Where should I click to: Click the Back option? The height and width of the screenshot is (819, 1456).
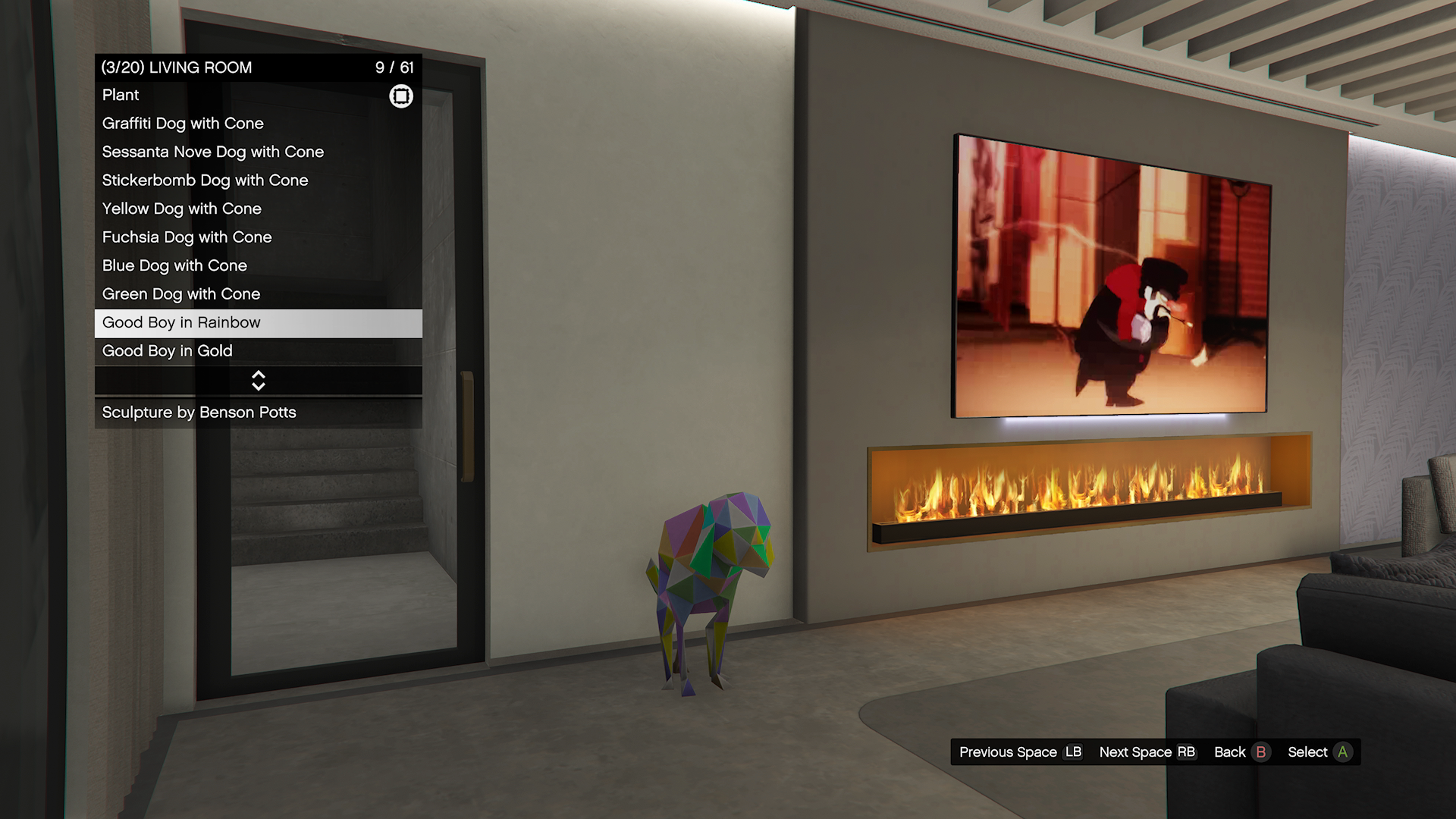[x=1241, y=752]
